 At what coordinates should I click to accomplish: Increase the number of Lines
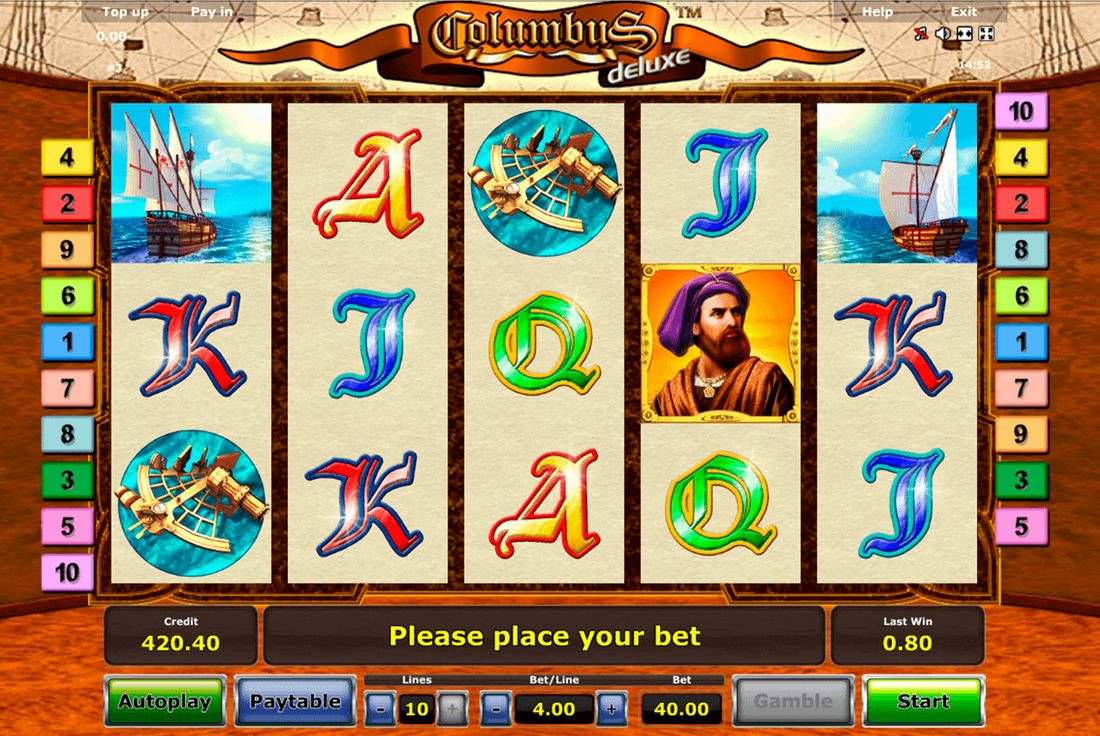(x=452, y=709)
